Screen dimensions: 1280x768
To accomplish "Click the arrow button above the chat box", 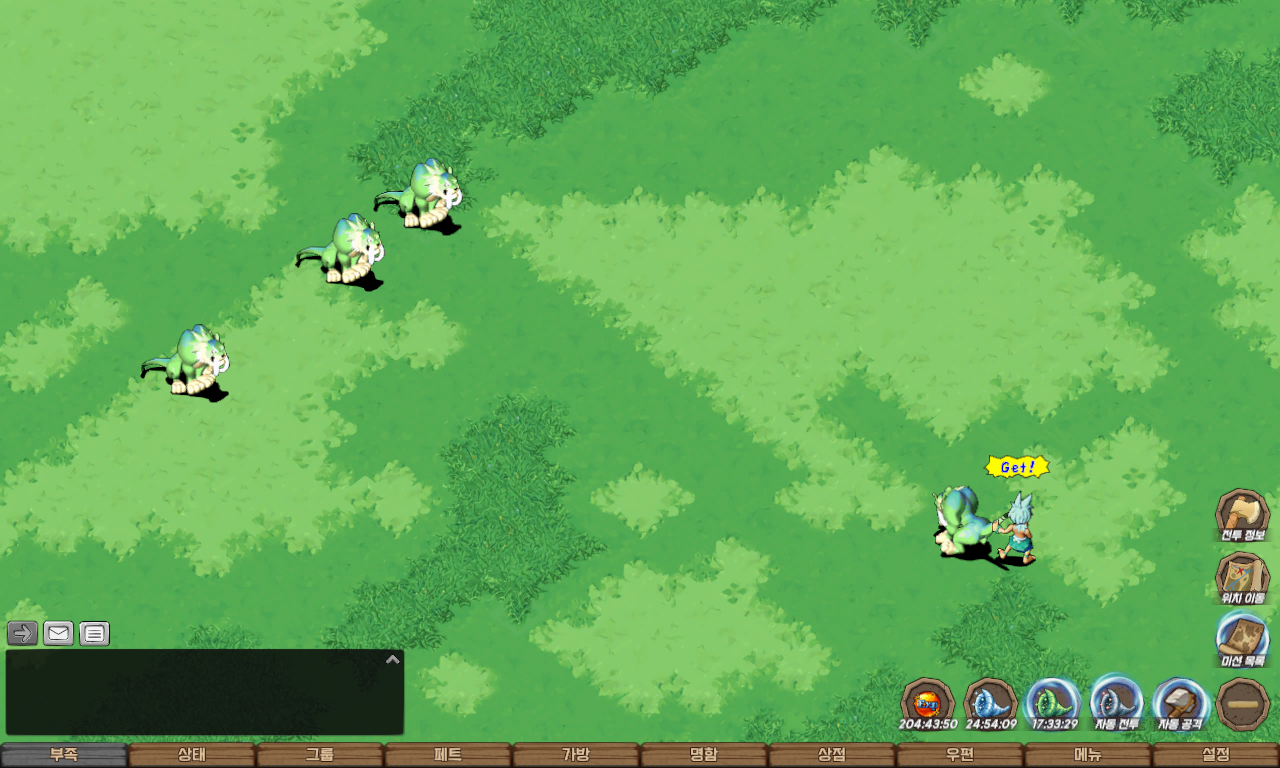I will [x=22, y=633].
